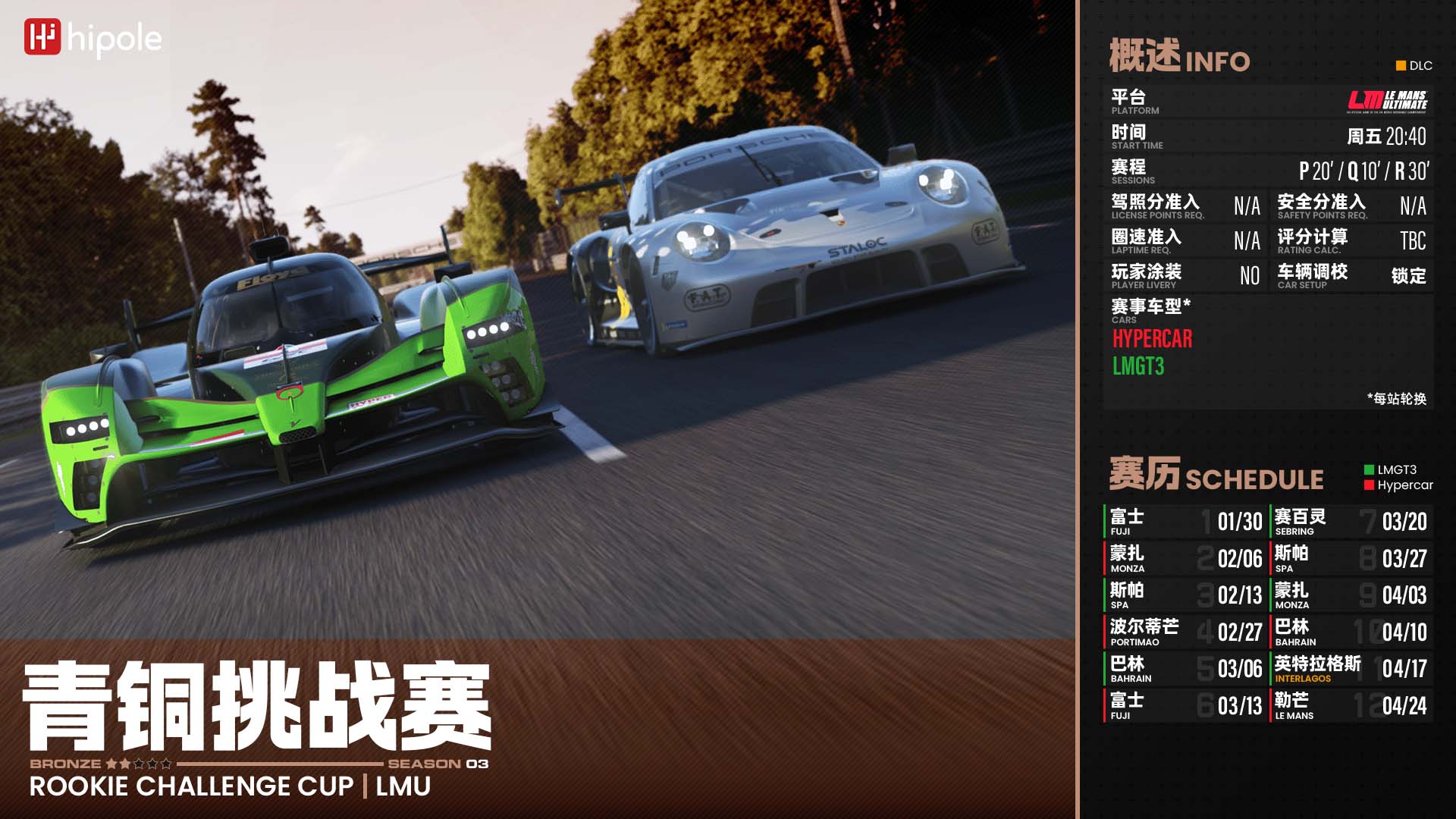Select the Spa 03/27 round
The width and height of the screenshot is (1456, 819).
coord(1351,559)
